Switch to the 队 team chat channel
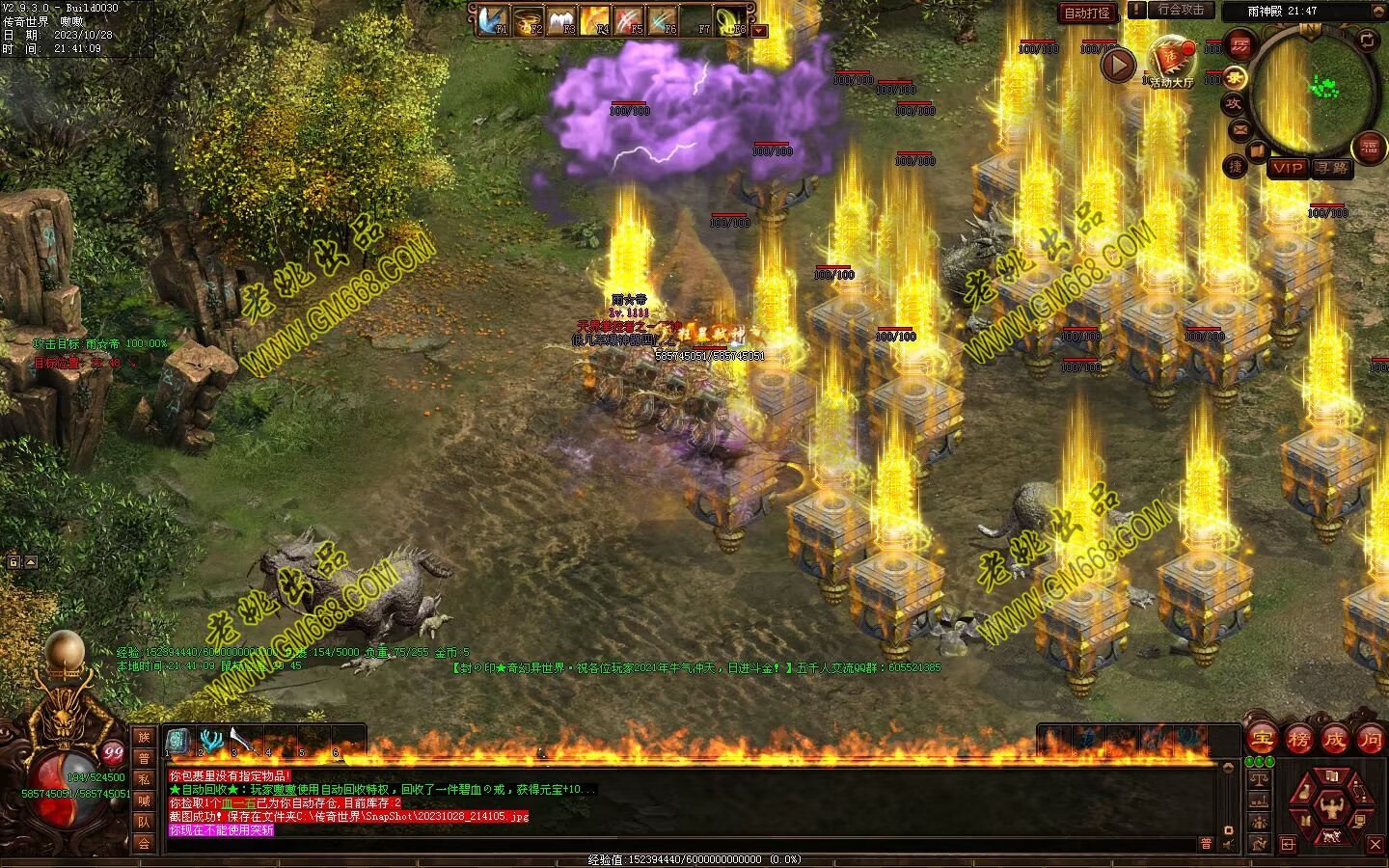Image resolution: width=1389 pixels, height=868 pixels. pyautogui.click(x=144, y=822)
